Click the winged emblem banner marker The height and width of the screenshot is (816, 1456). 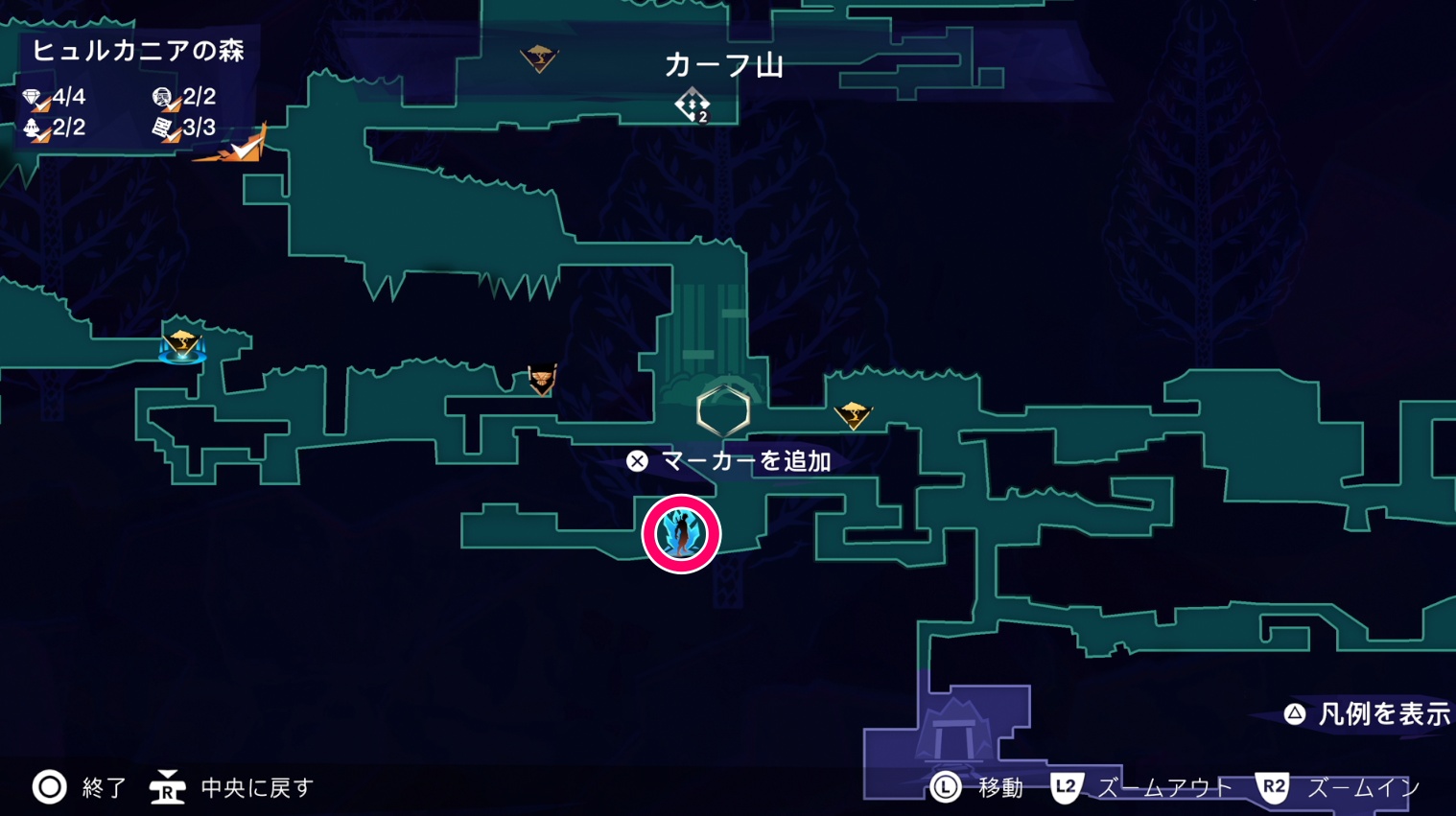542,380
